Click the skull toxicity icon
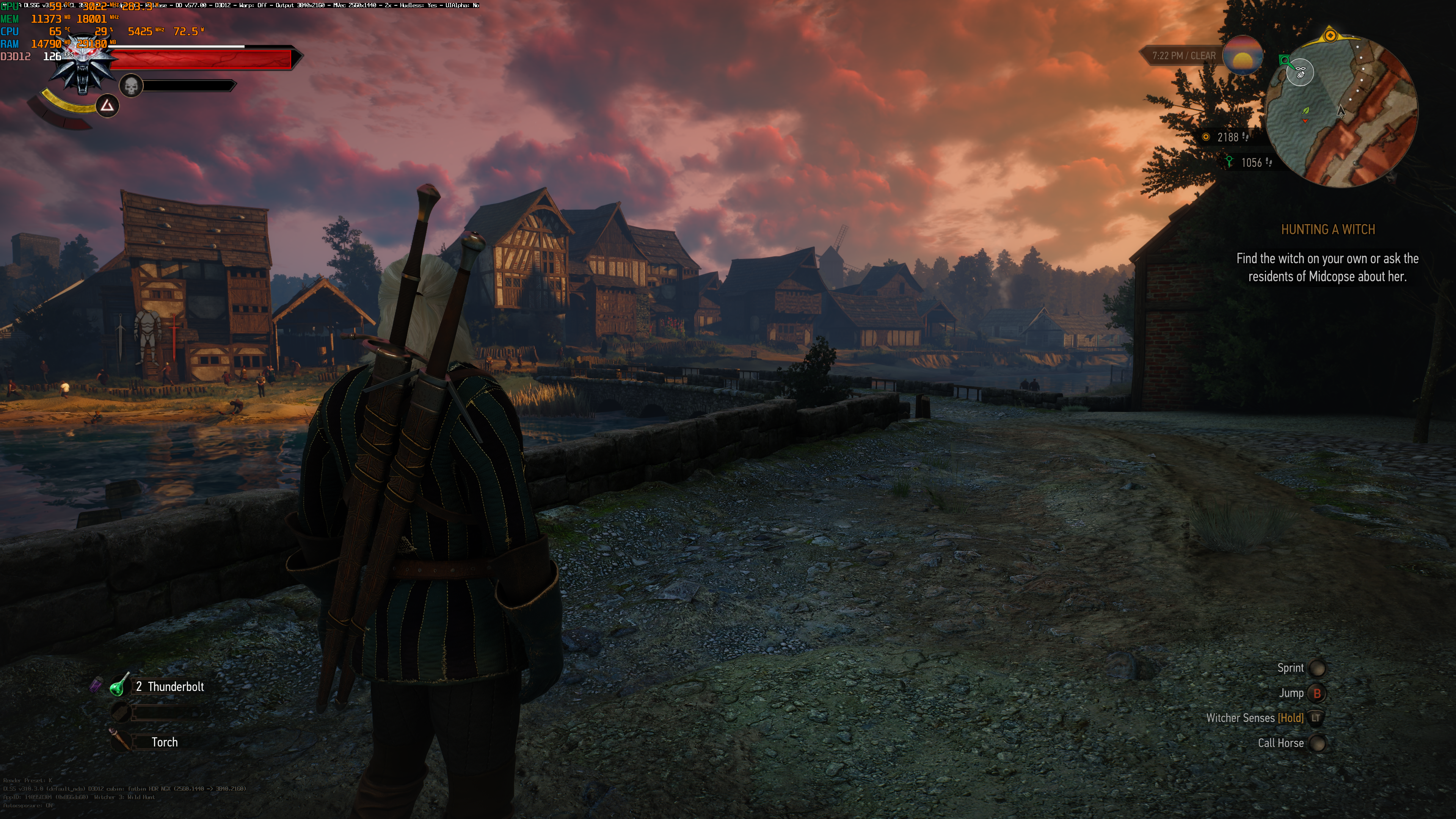The height and width of the screenshot is (819, 1456). 131,86
